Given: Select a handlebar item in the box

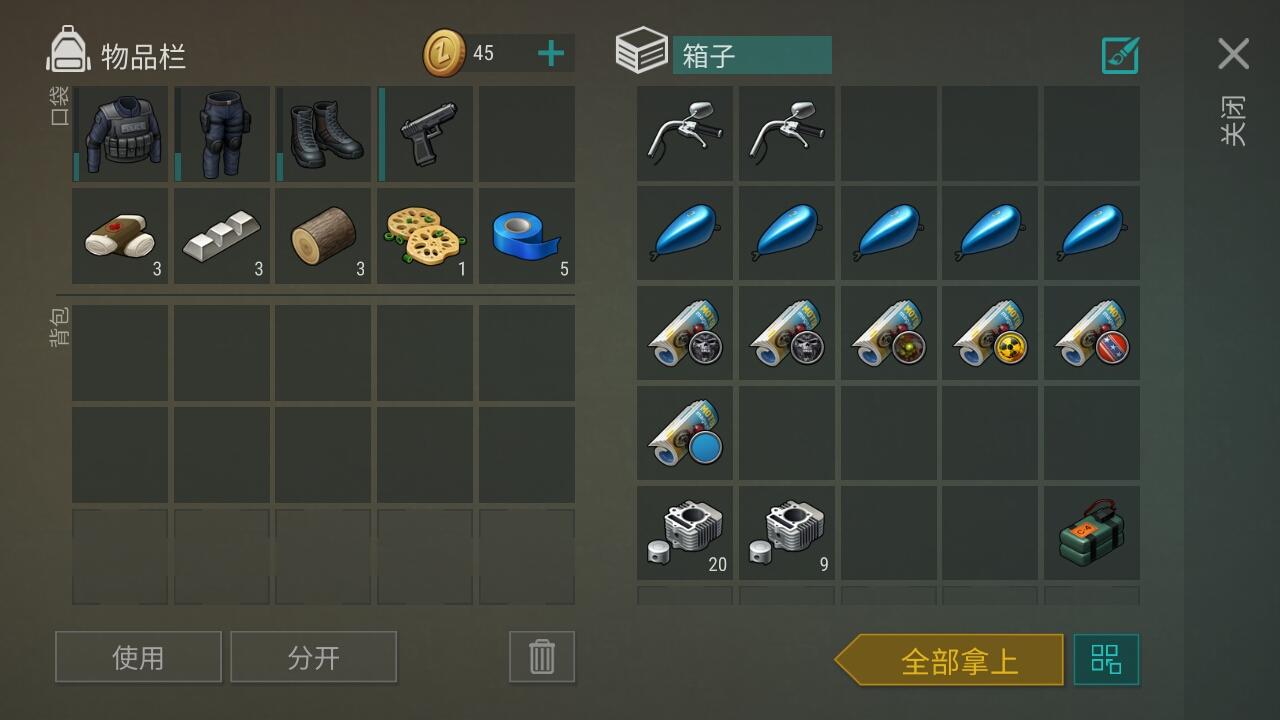Looking at the screenshot, I should click(x=684, y=133).
